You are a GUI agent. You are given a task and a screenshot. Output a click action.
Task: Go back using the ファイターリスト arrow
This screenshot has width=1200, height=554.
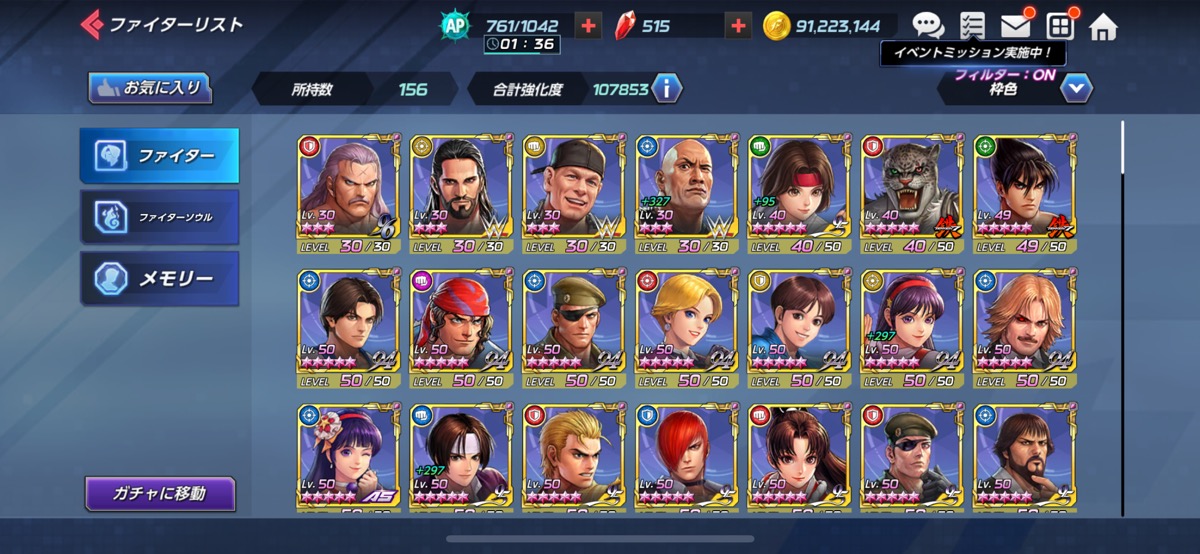point(92,23)
